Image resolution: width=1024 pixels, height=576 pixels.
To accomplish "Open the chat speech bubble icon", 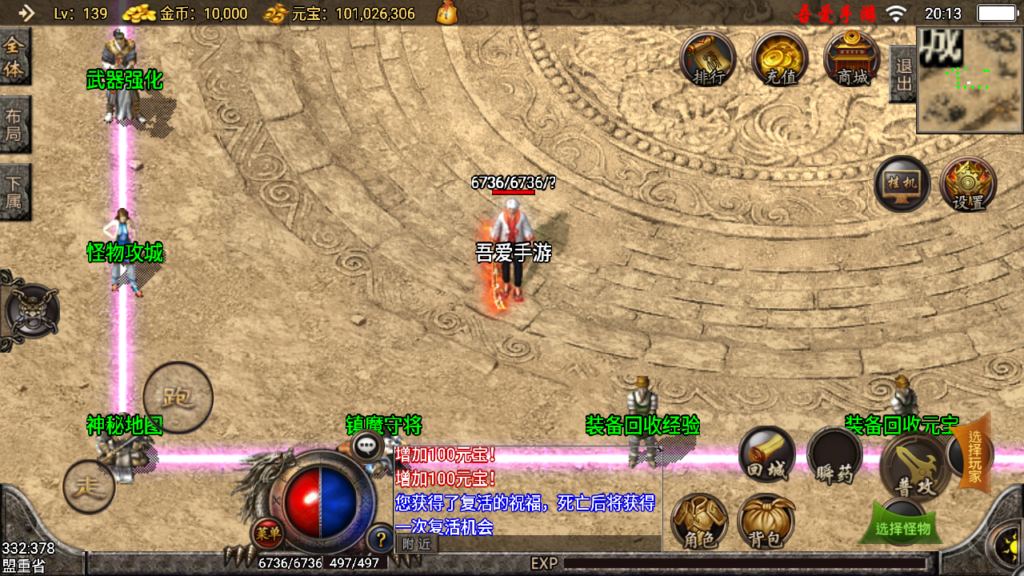I will [x=367, y=446].
